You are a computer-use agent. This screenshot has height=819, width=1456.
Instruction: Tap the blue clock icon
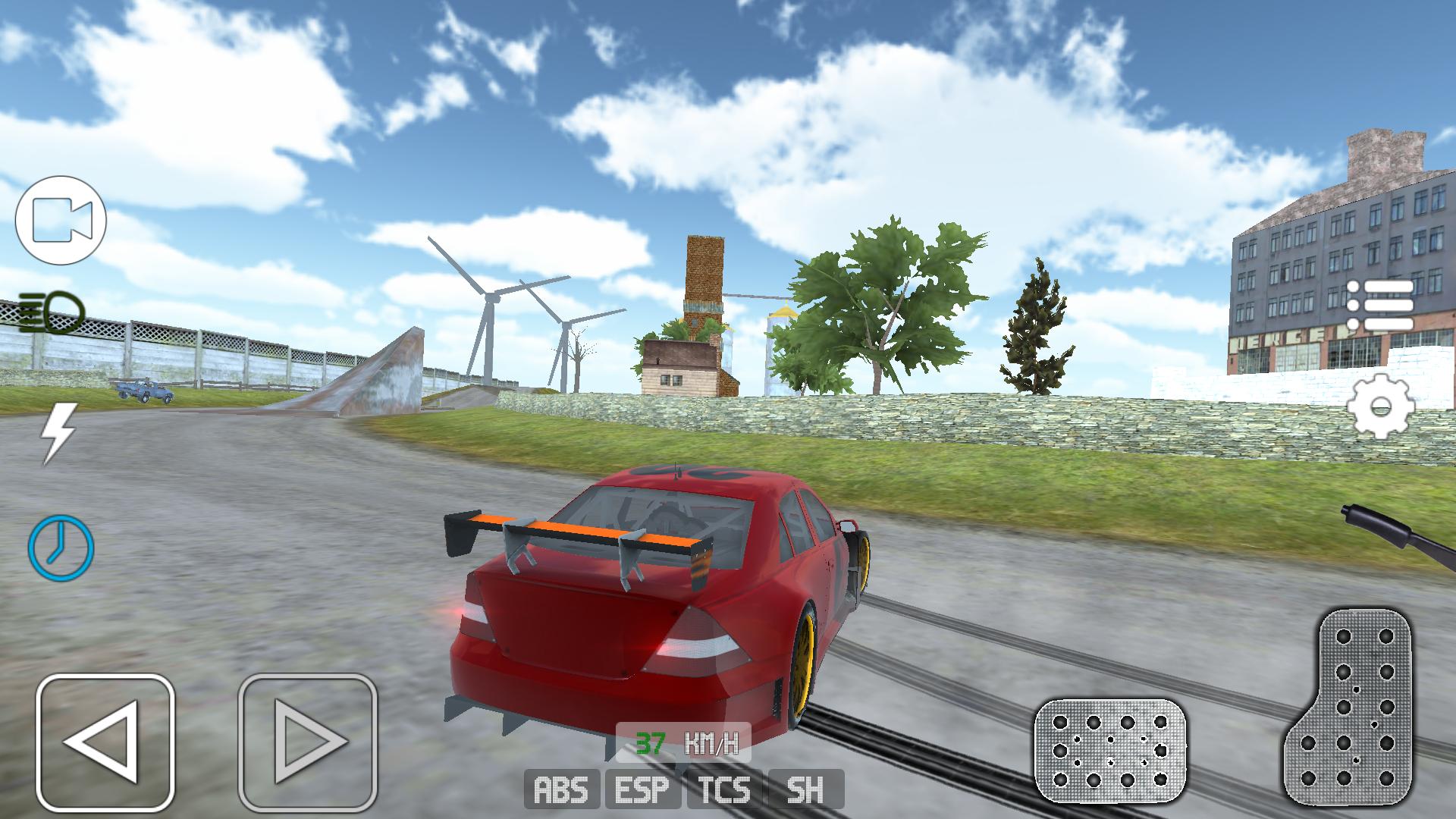(x=61, y=547)
